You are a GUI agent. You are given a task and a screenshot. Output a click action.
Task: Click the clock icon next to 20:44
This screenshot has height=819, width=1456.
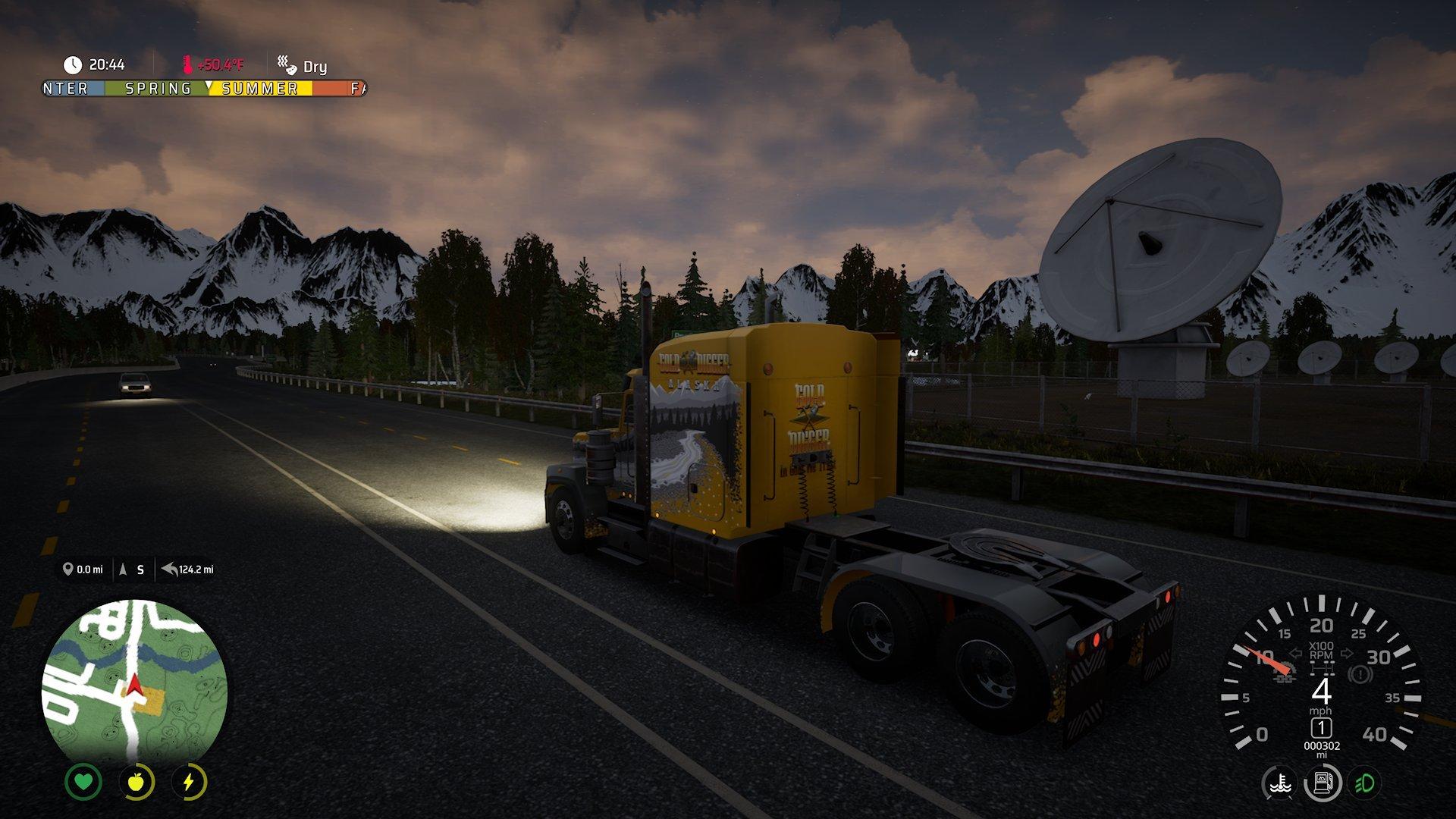[73, 65]
